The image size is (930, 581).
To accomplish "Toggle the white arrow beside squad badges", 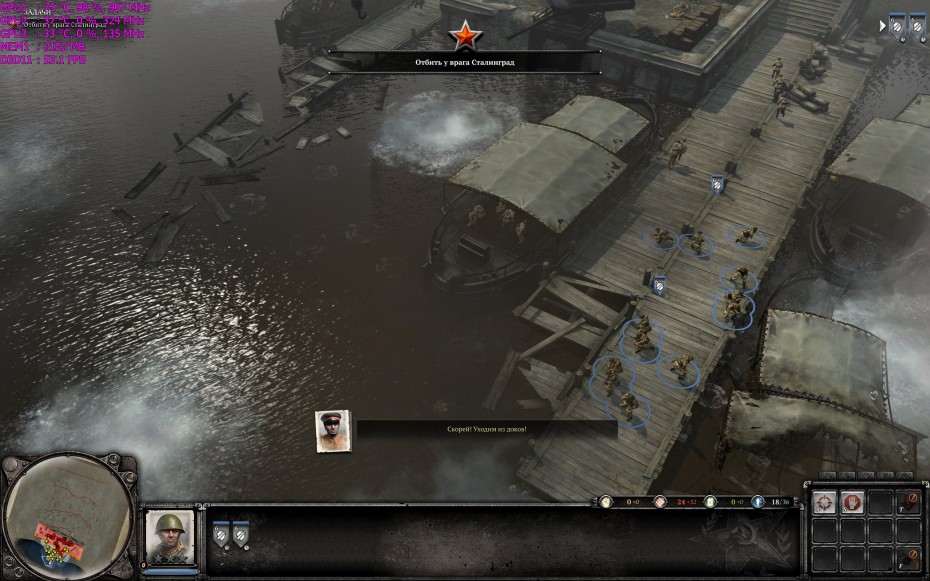I will [x=882, y=26].
